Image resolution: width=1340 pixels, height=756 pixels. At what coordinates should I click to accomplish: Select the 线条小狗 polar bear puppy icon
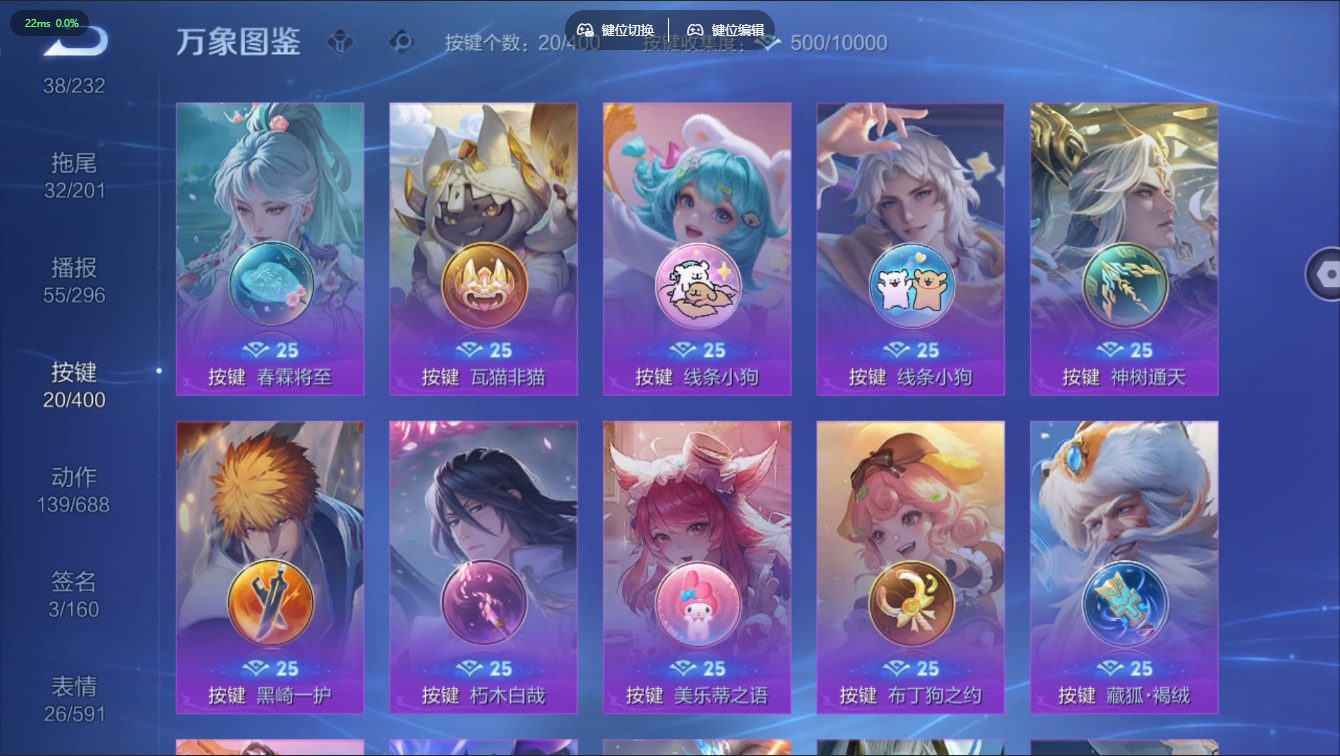coord(697,285)
